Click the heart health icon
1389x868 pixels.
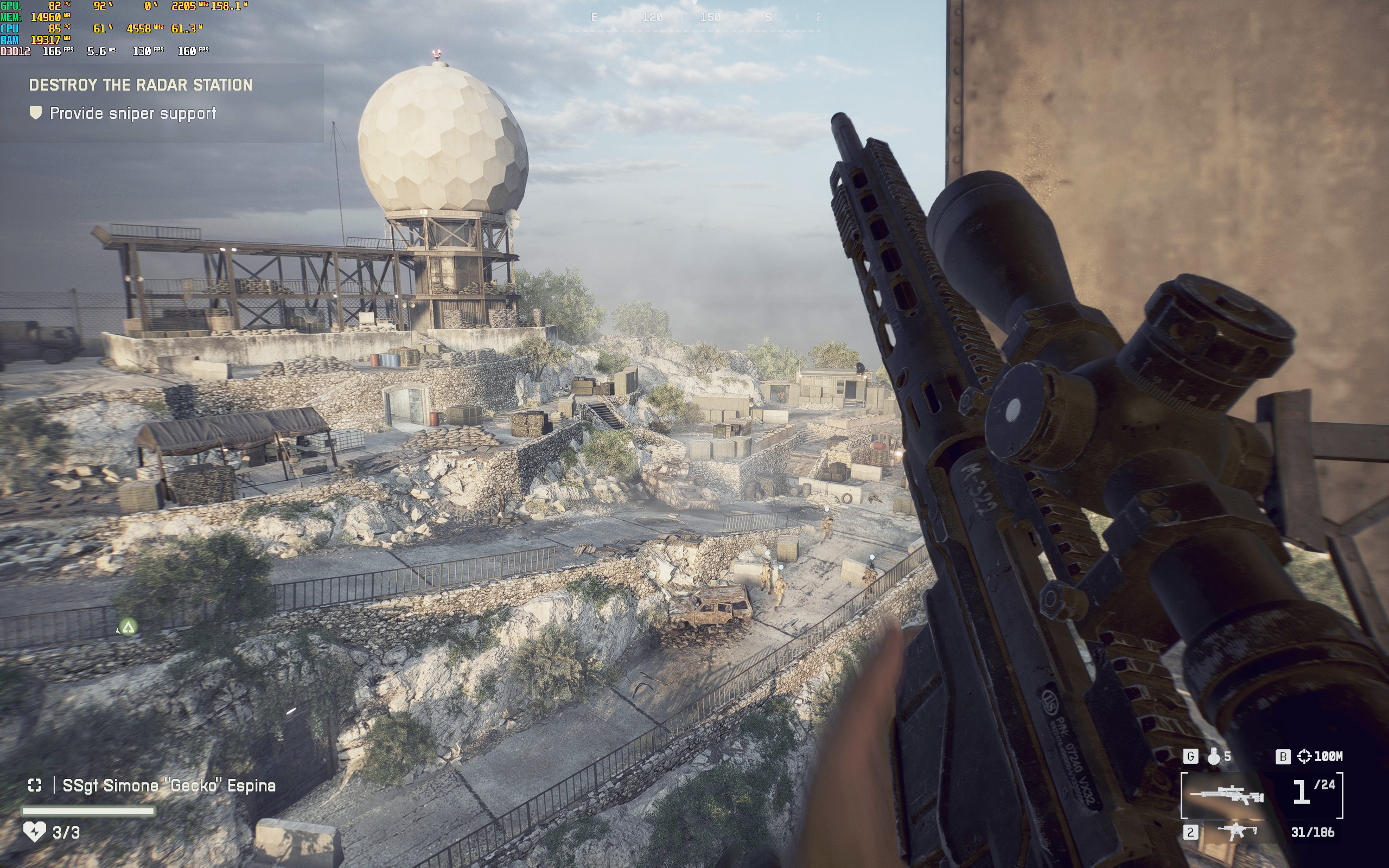(x=34, y=832)
